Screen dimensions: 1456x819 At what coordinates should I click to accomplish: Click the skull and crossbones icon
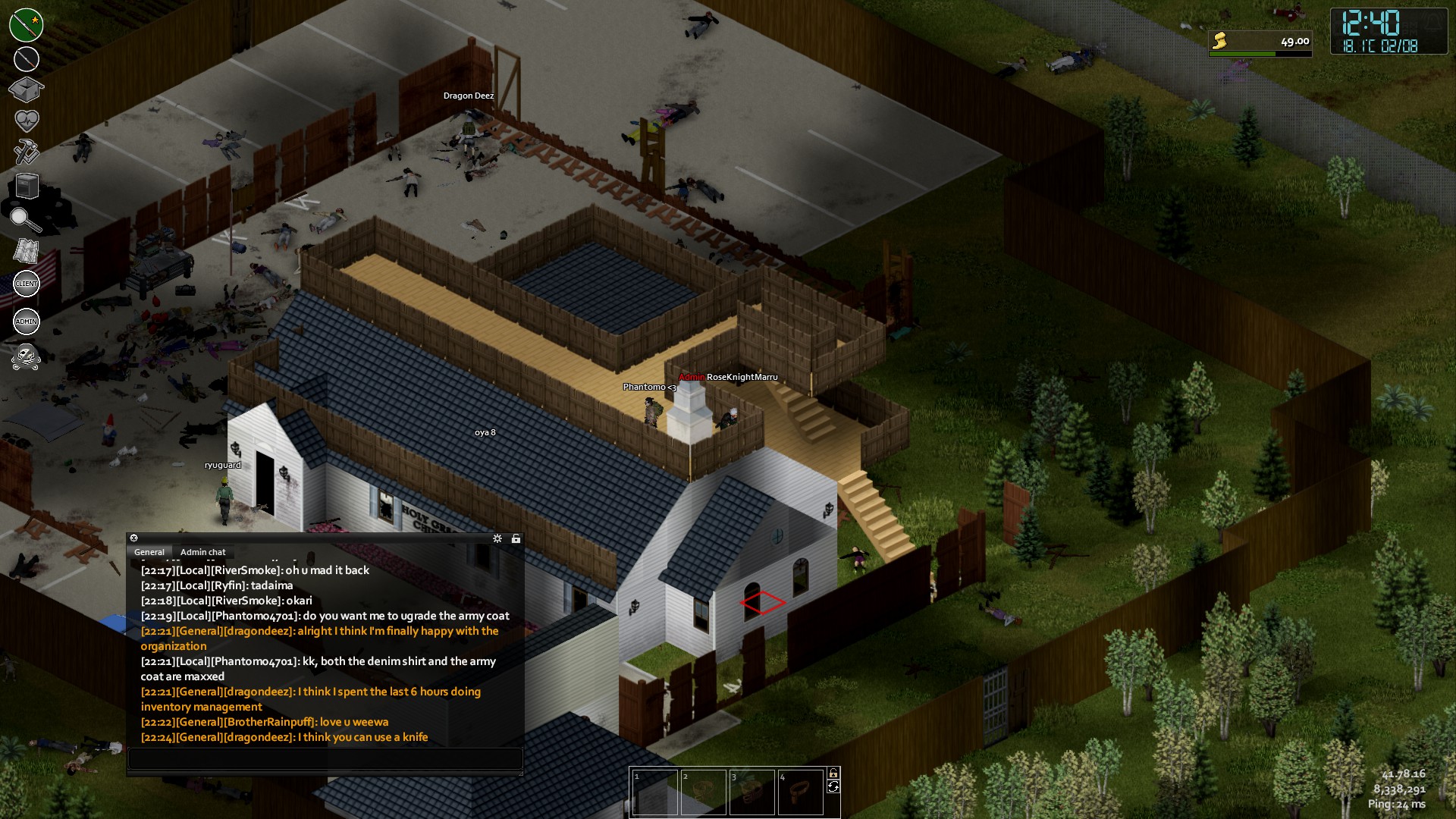[x=27, y=356]
